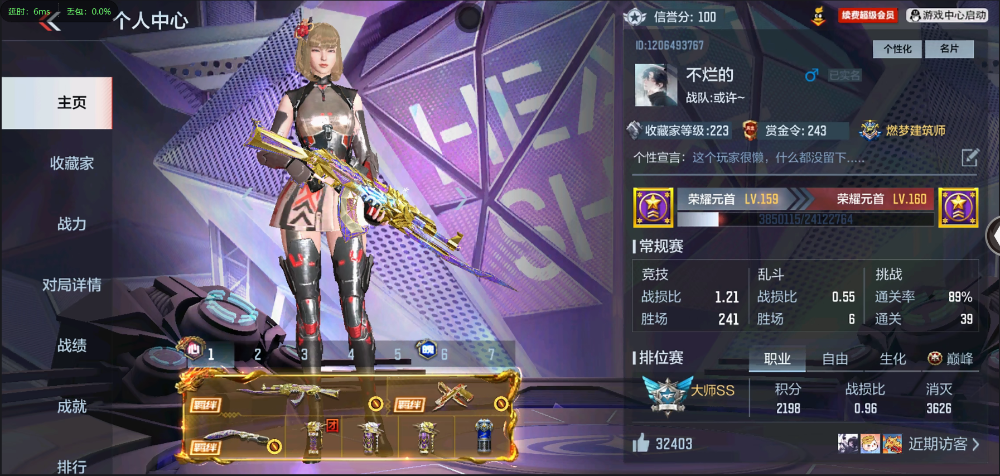Viewport: 1000px width, 476px height.
Task: Switch to the 战力 section
Action: [72, 224]
